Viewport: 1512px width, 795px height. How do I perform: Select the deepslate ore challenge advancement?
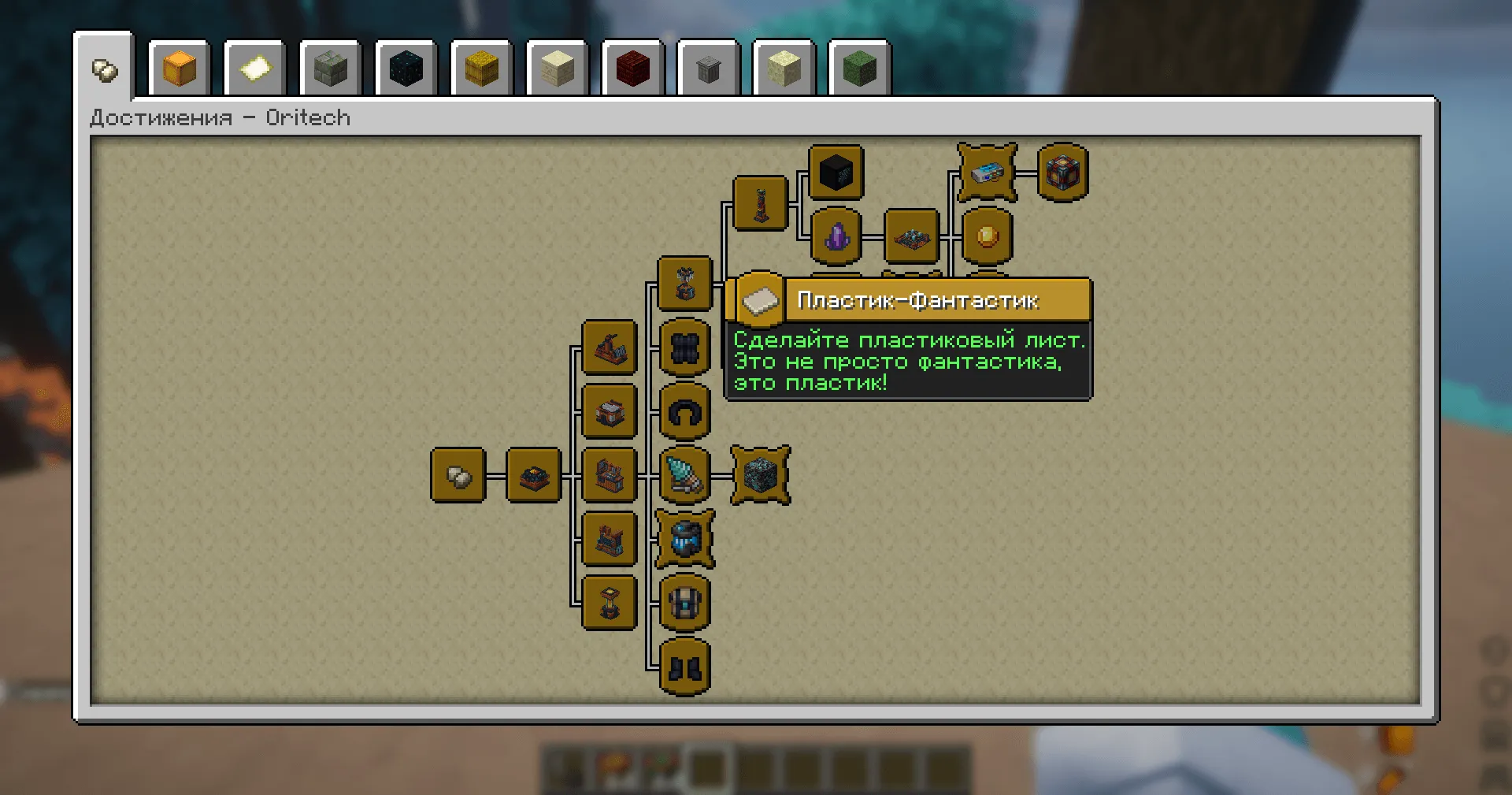[x=758, y=474]
